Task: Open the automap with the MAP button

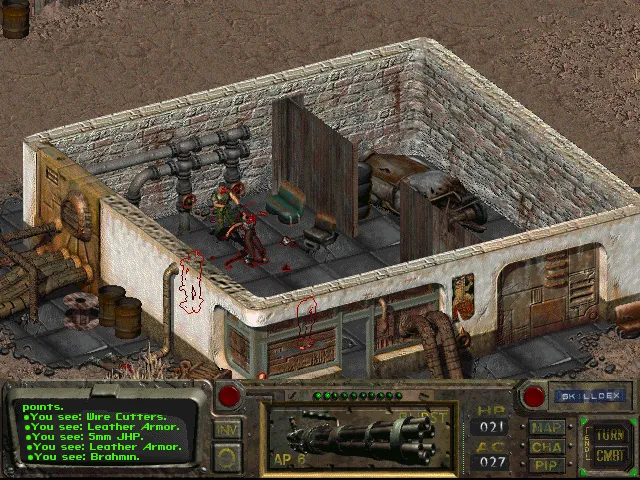Action: point(547,429)
